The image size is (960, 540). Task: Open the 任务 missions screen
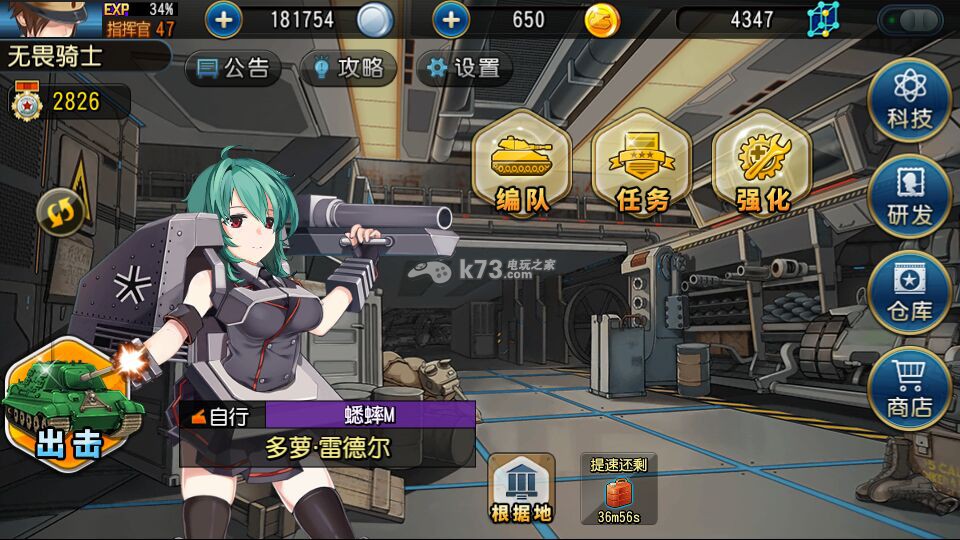pyautogui.click(x=642, y=165)
